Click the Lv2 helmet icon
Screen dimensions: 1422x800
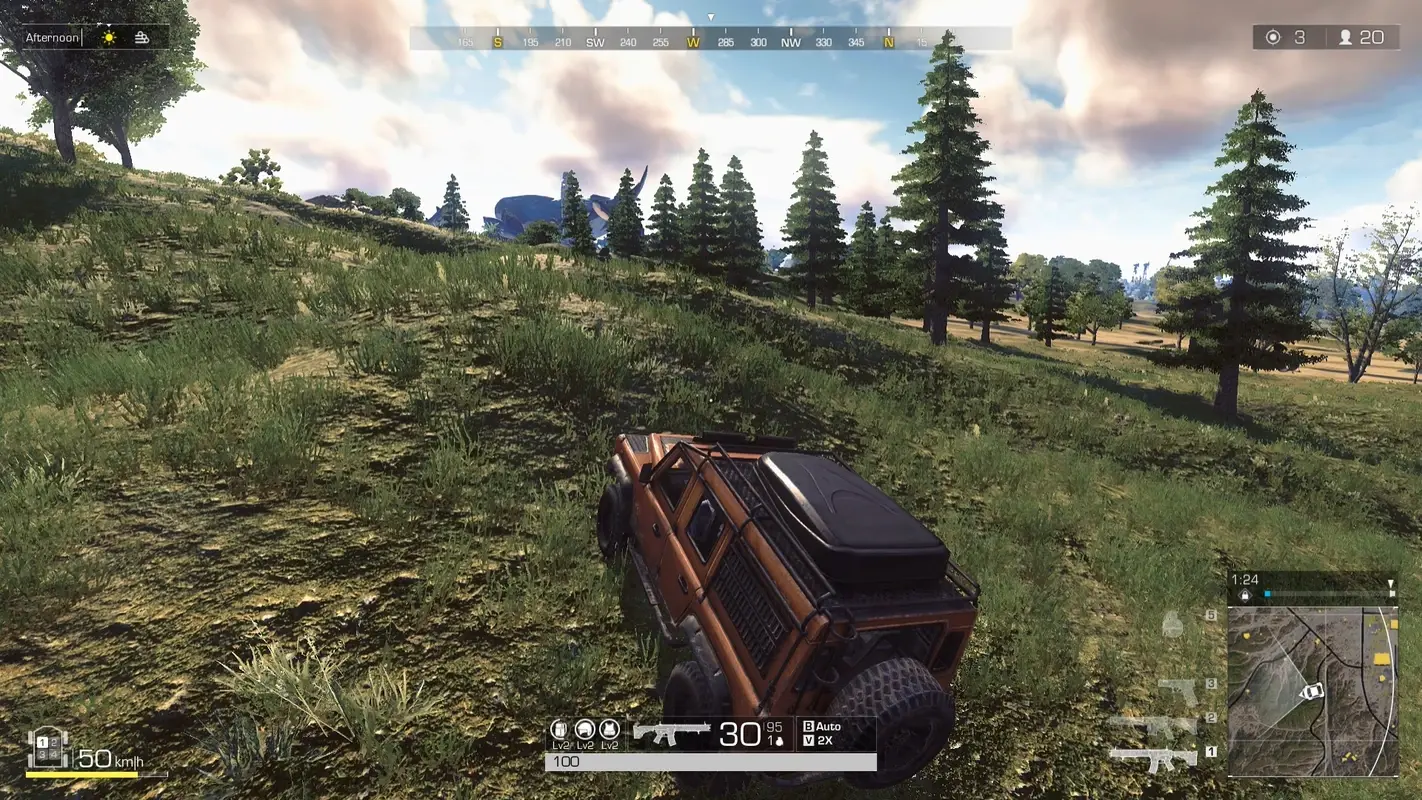(x=584, y=731)
